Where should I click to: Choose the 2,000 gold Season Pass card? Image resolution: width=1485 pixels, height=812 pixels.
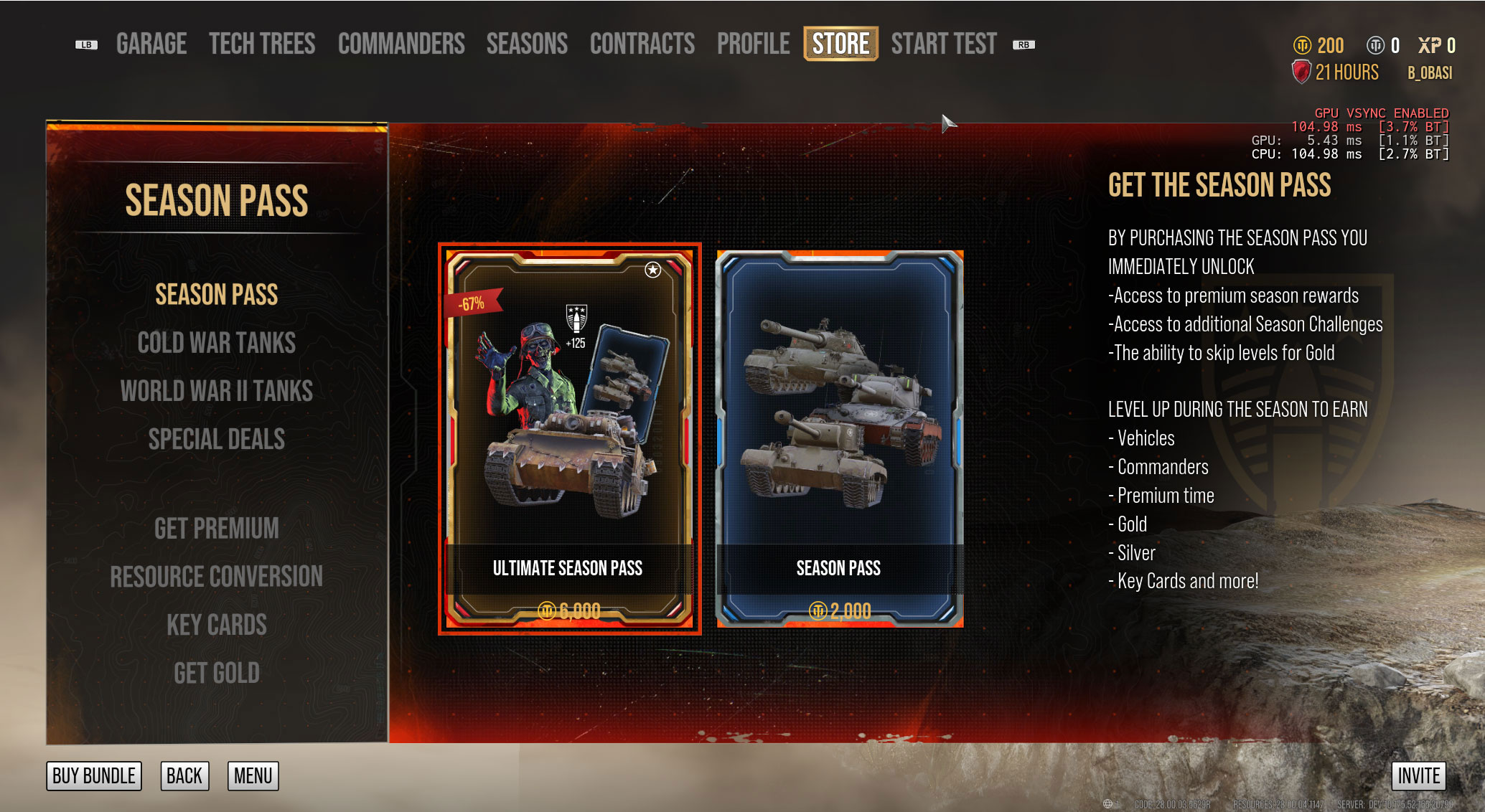(x=839, y=438)
